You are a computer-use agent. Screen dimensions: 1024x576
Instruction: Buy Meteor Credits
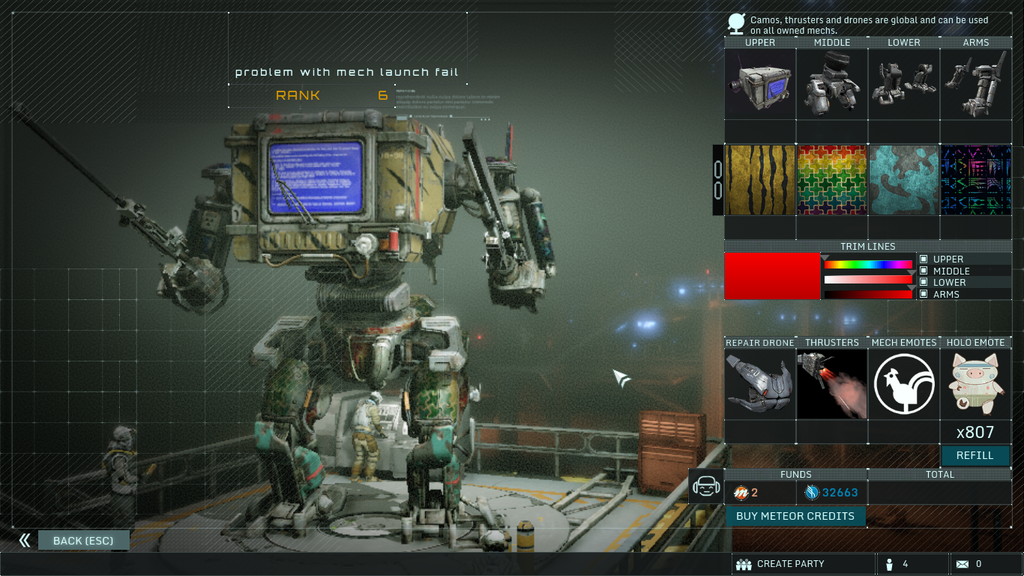(x=795, y=516)
